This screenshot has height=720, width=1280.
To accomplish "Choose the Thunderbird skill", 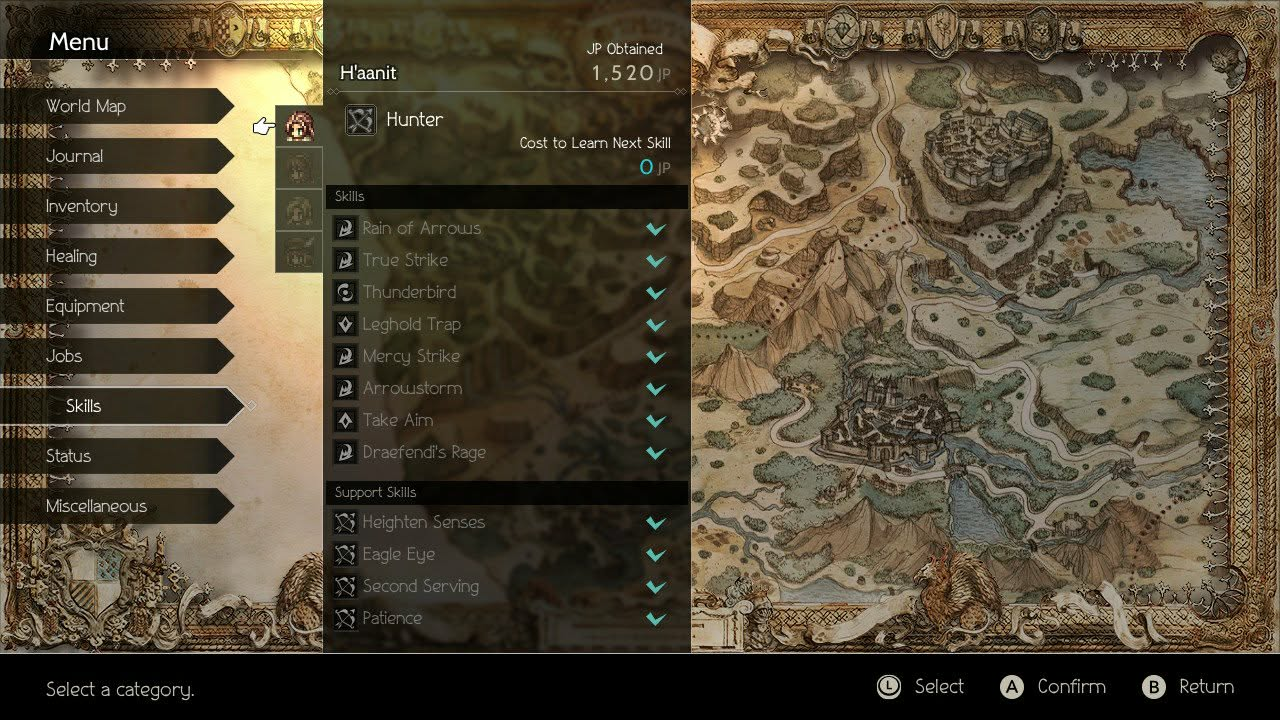I will [x=409, y=292].
